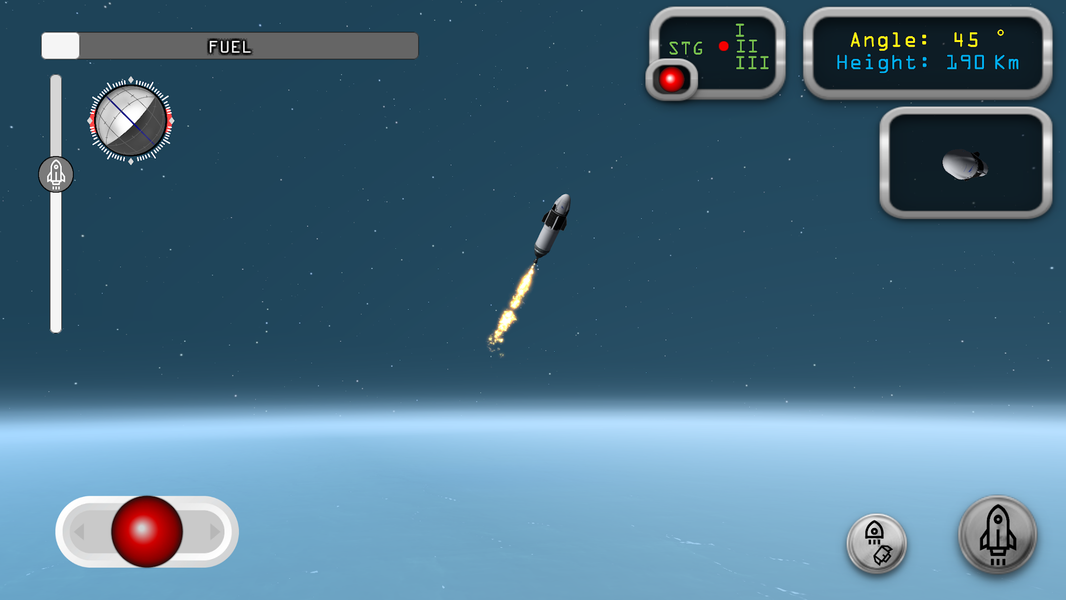1066x600 pixels.
Task: Click the rocket stage separation button
Action: point(876,543)
